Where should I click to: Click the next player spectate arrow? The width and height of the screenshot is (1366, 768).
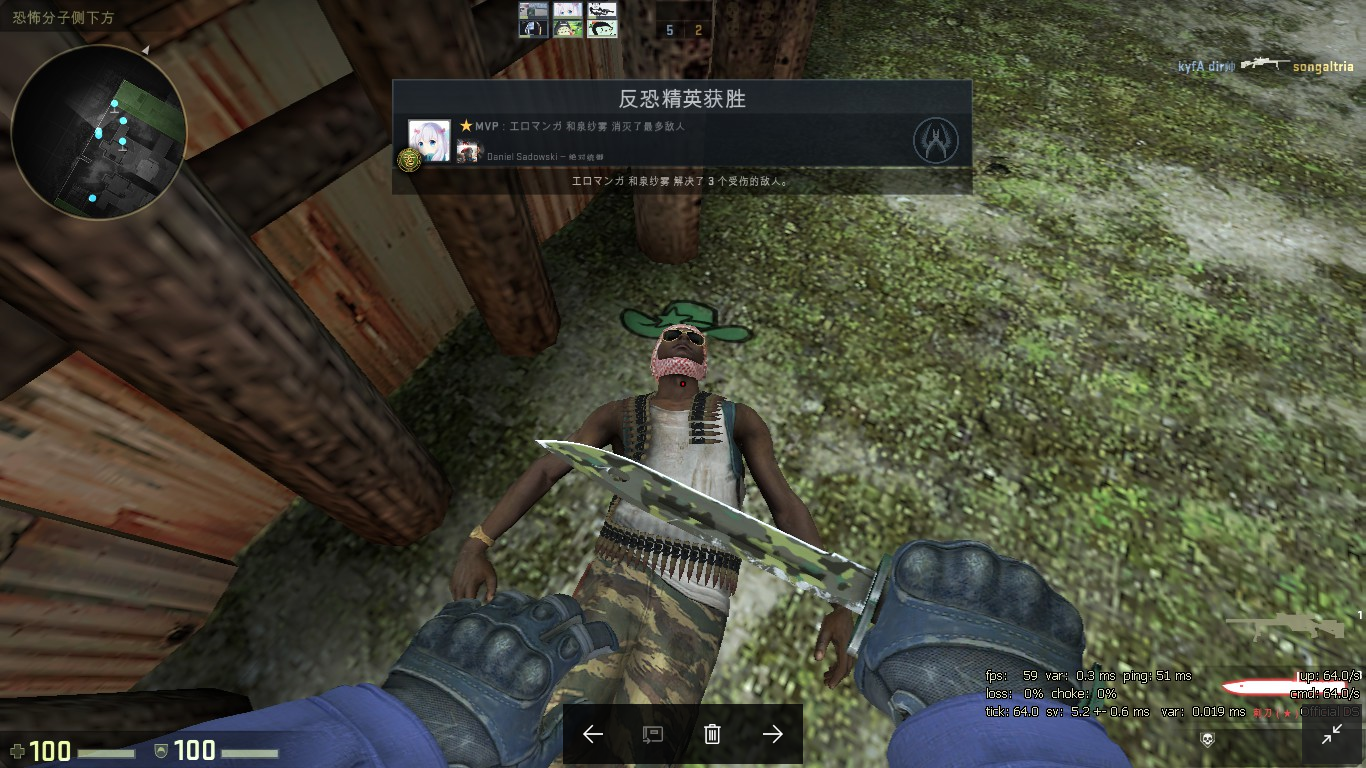771,733
